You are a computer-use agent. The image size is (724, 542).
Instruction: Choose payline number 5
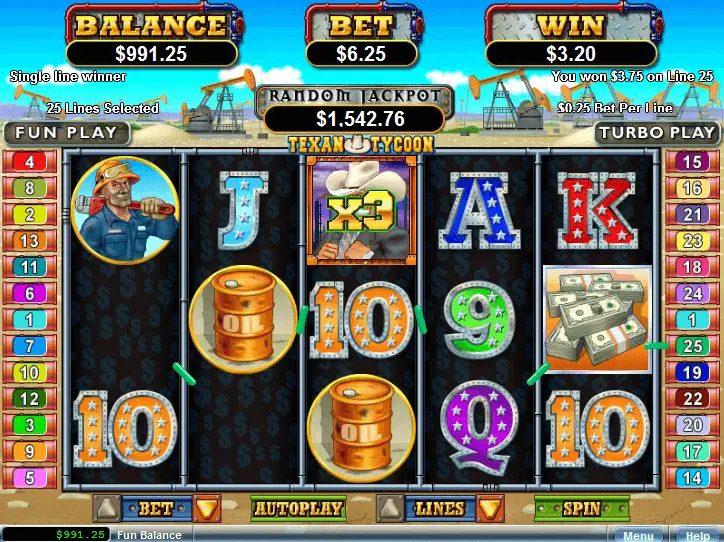coord(29,478)
